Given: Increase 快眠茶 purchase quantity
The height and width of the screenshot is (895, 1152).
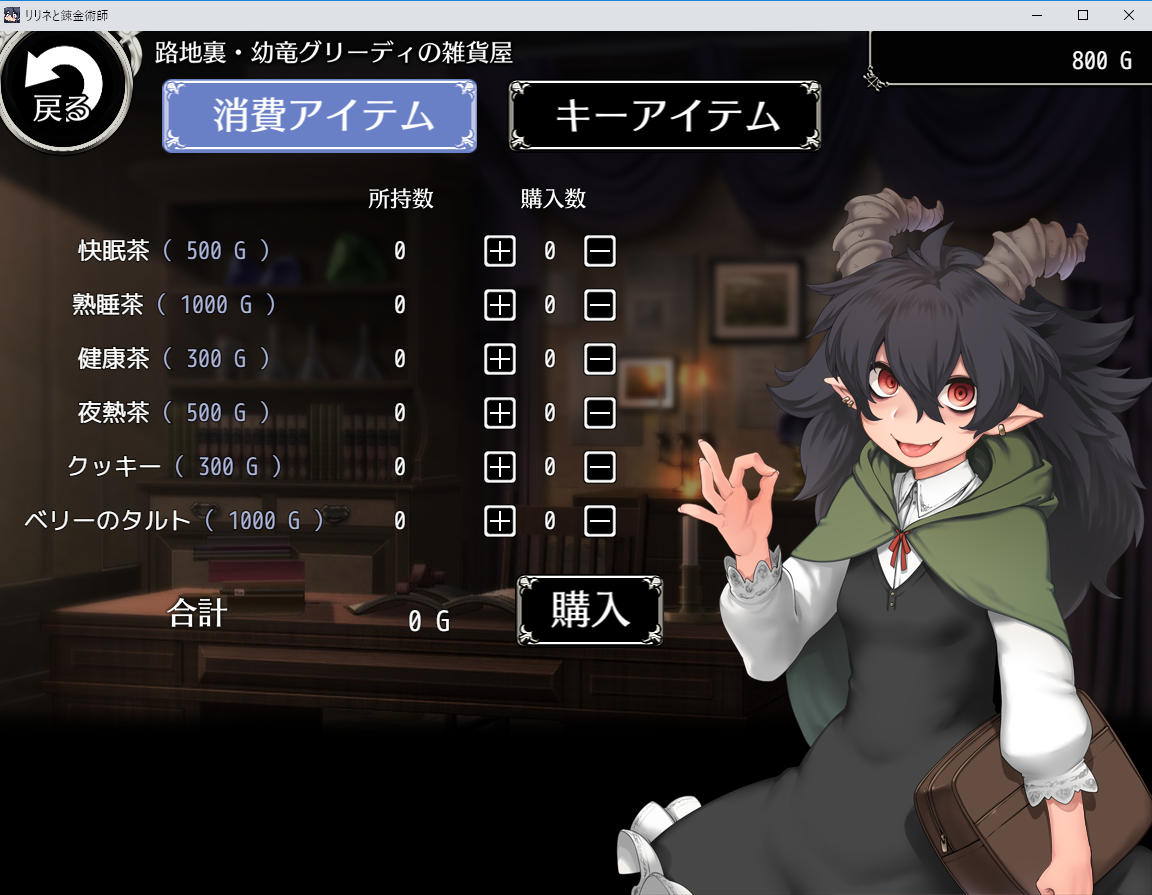Looking at the screenshot, I should pos(500,251).
